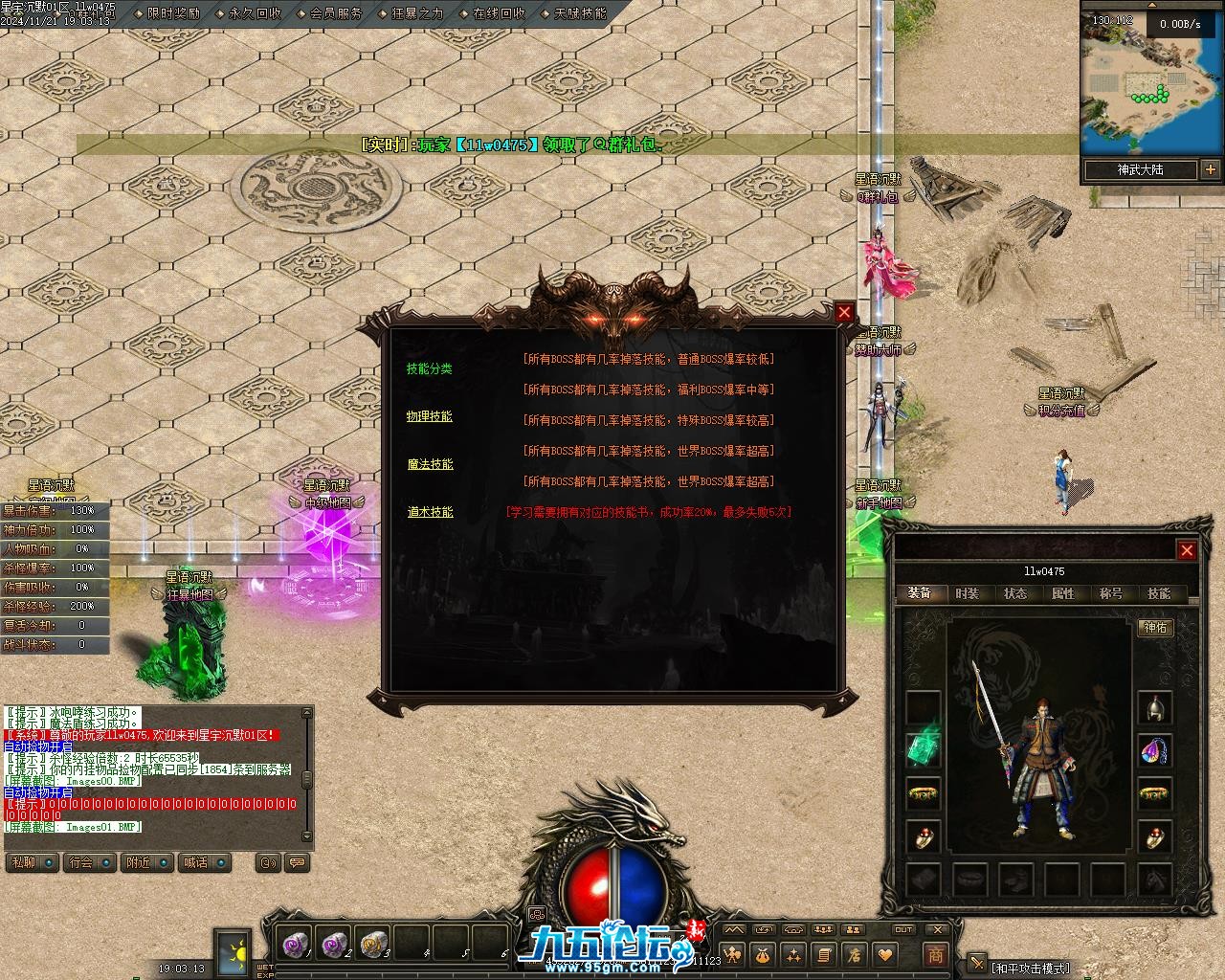Viewport: 1225px width, 980px height.
Task: Choose 魔法技能 skill category
Action: tap(430, 464)
